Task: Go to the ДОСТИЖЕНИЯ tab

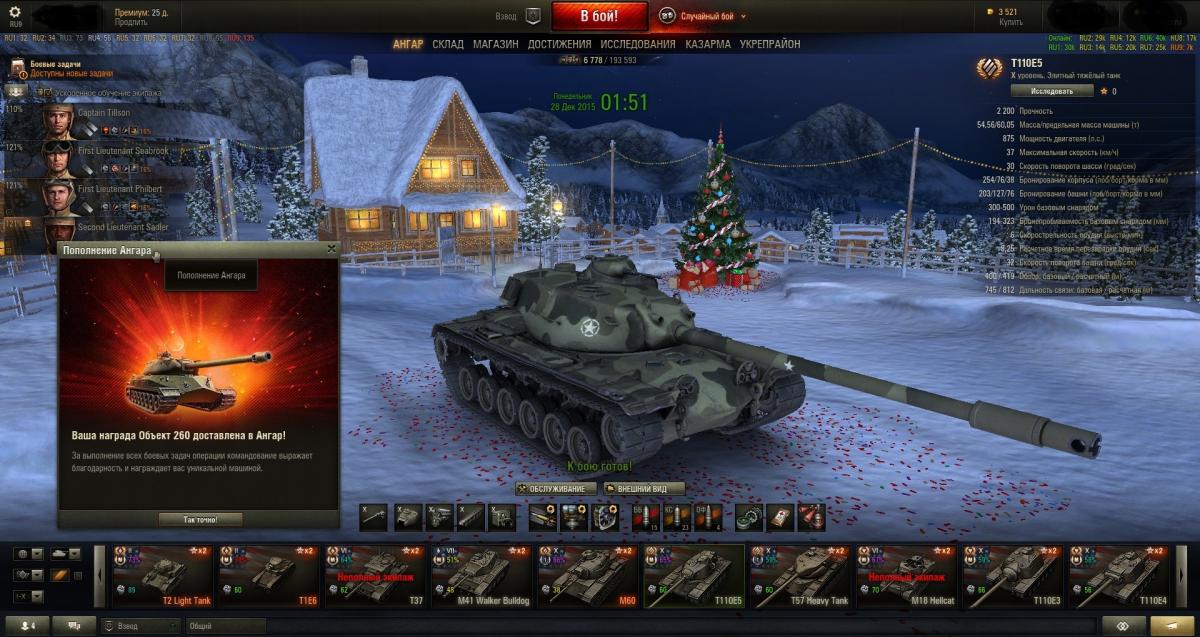Action: [560, 44]
